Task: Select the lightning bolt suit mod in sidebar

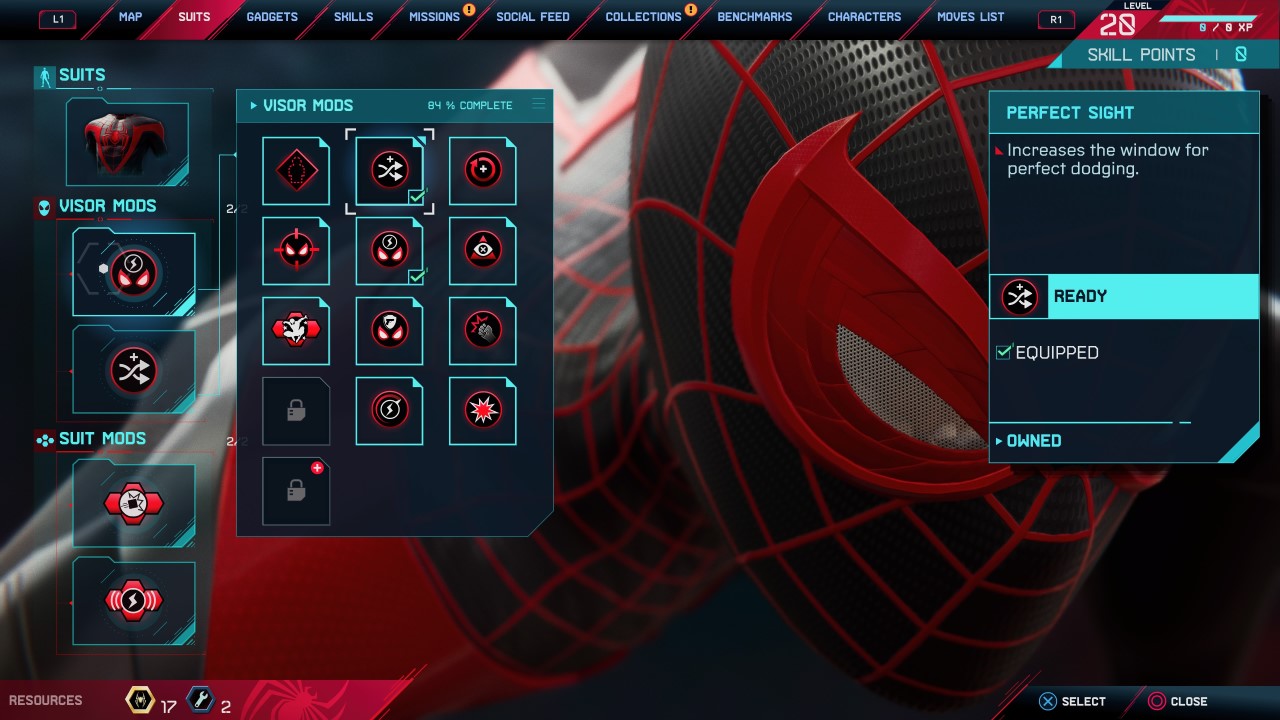Action: click(x=133, y=600)
